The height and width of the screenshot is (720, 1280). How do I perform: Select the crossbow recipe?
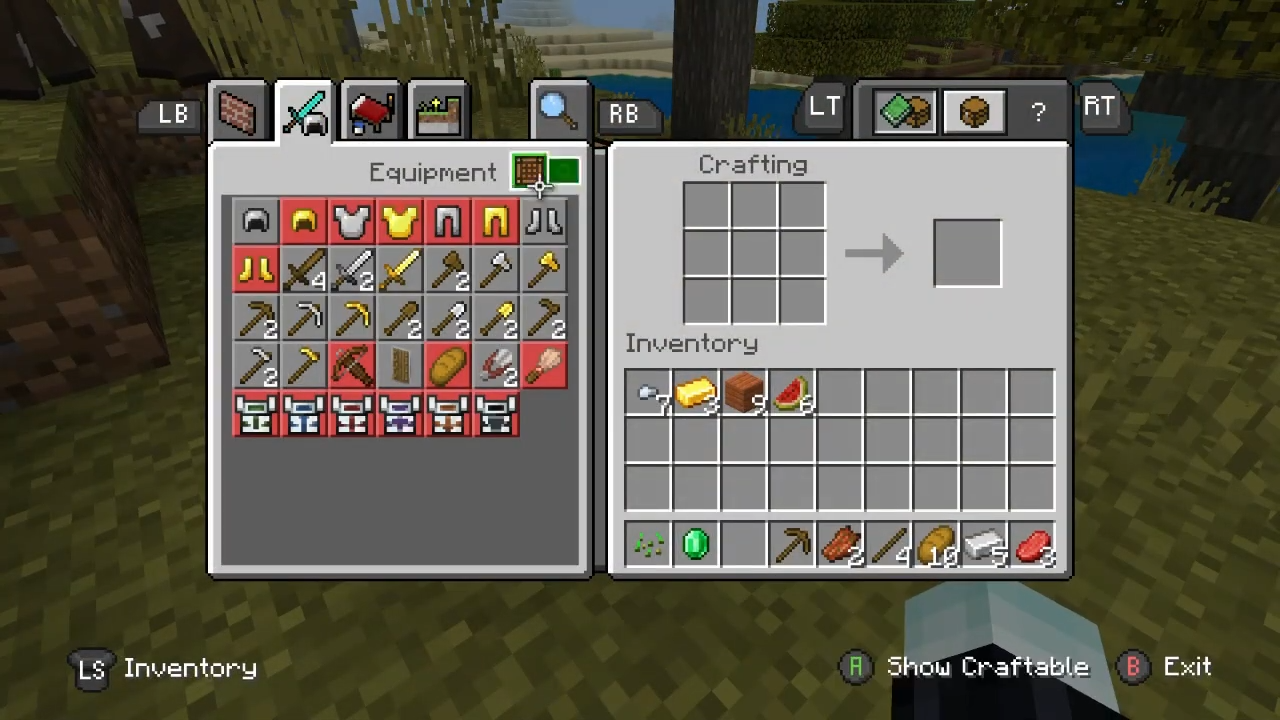point(351,366)
